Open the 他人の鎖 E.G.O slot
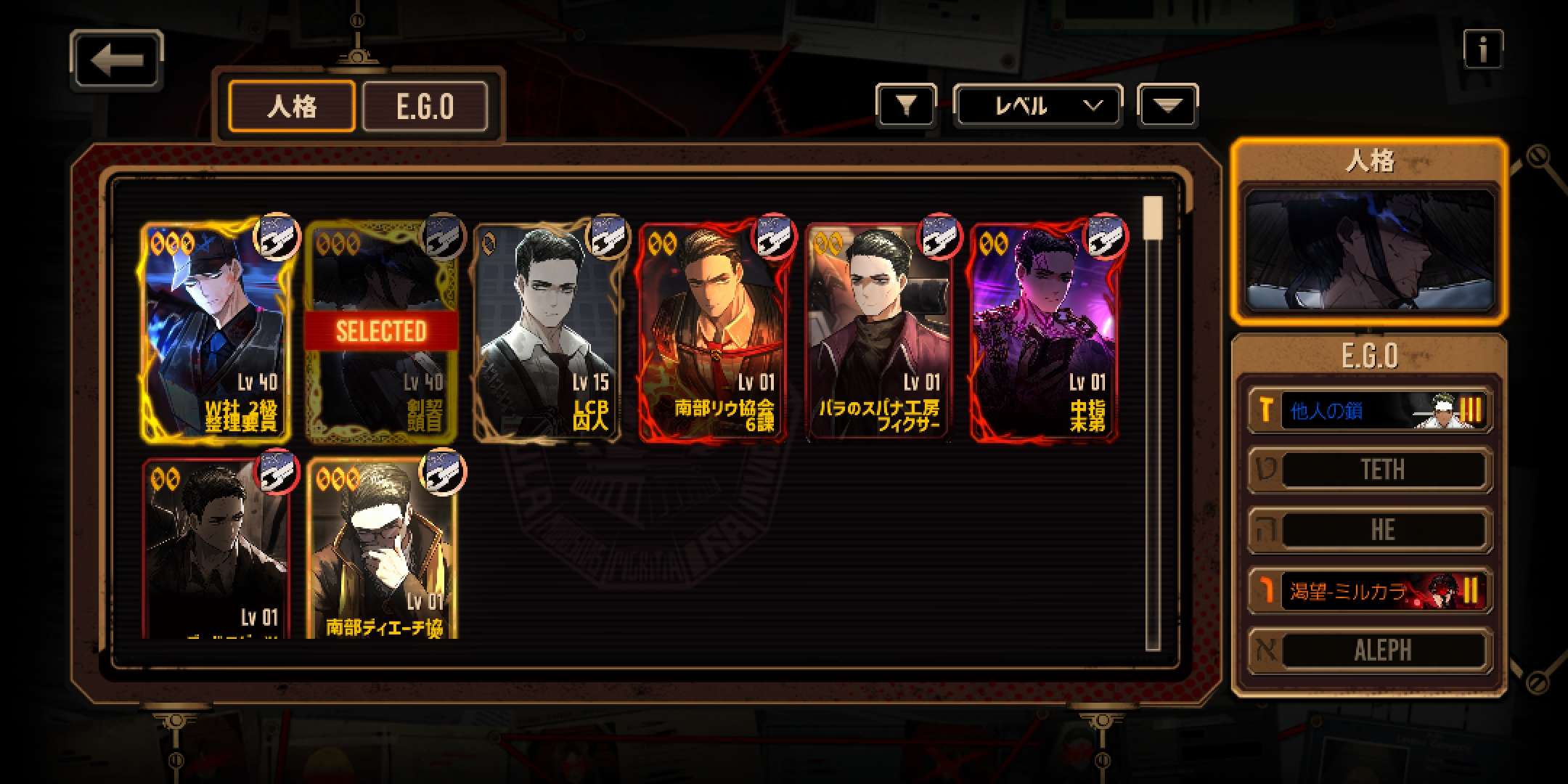The height and width of the screenshot is (784, 1568). [x=1369, y=410]
